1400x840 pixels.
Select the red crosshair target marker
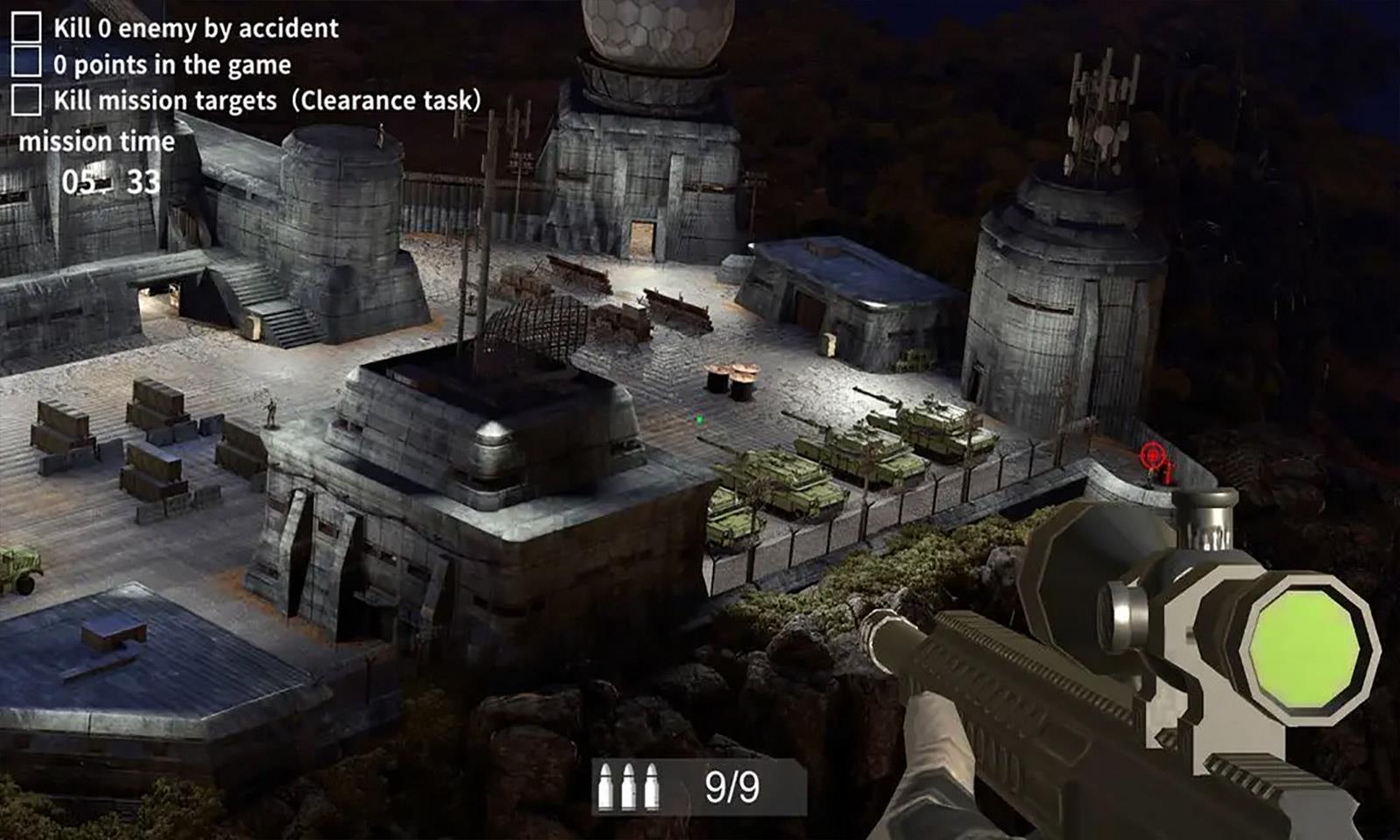click(1151, 455)
